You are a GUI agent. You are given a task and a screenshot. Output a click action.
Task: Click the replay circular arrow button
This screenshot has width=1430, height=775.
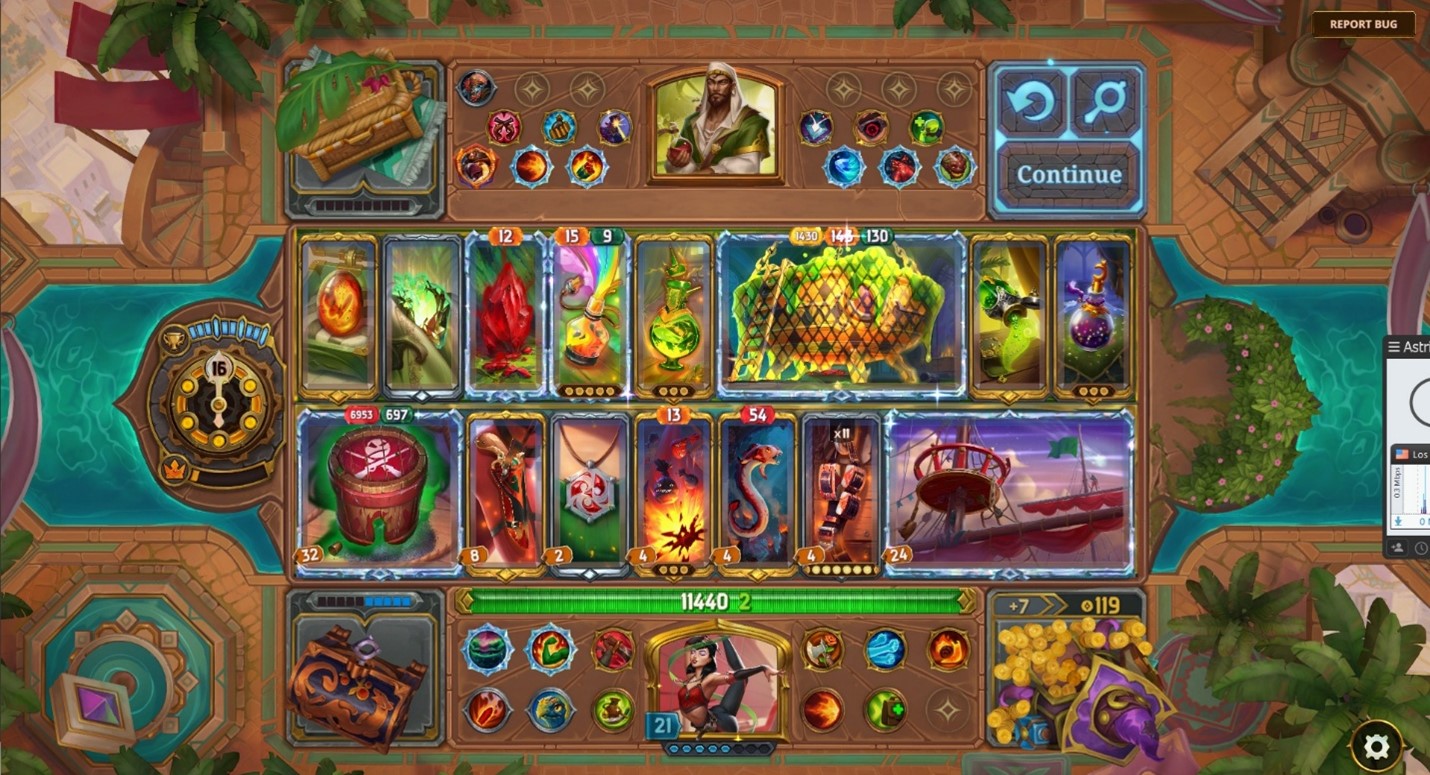[1033, 103]
